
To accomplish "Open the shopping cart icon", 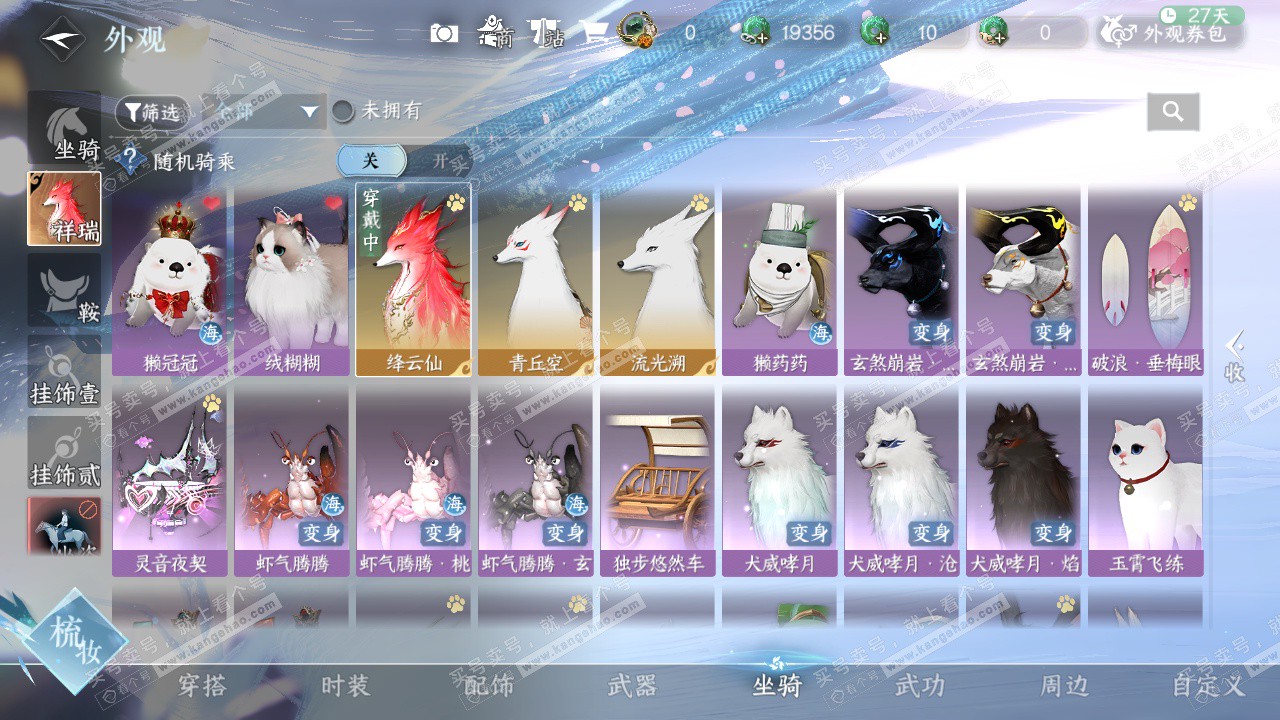I will coord(595,33).
